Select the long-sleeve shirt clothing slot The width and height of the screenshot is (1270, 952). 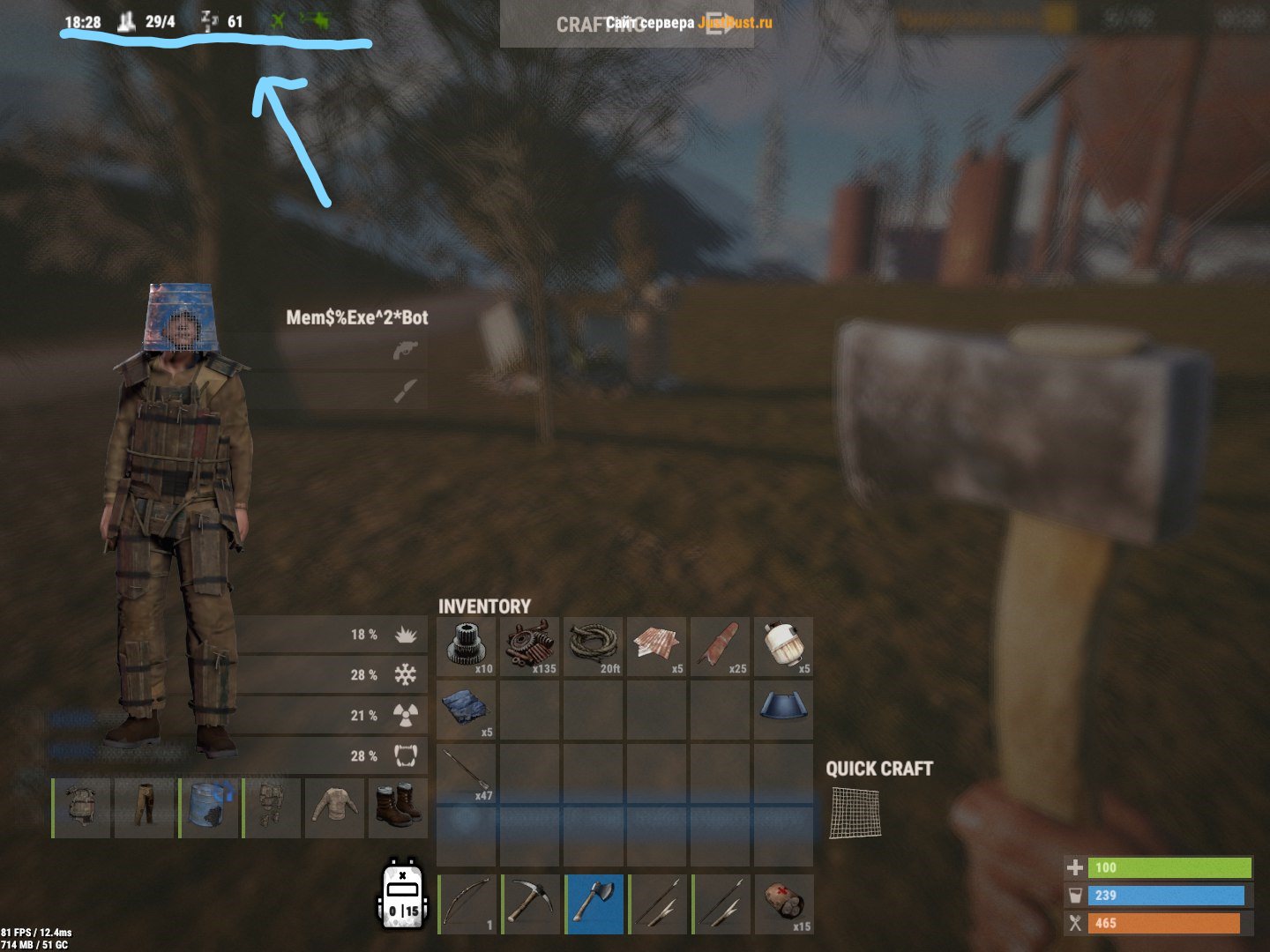[x=335, y=807]
